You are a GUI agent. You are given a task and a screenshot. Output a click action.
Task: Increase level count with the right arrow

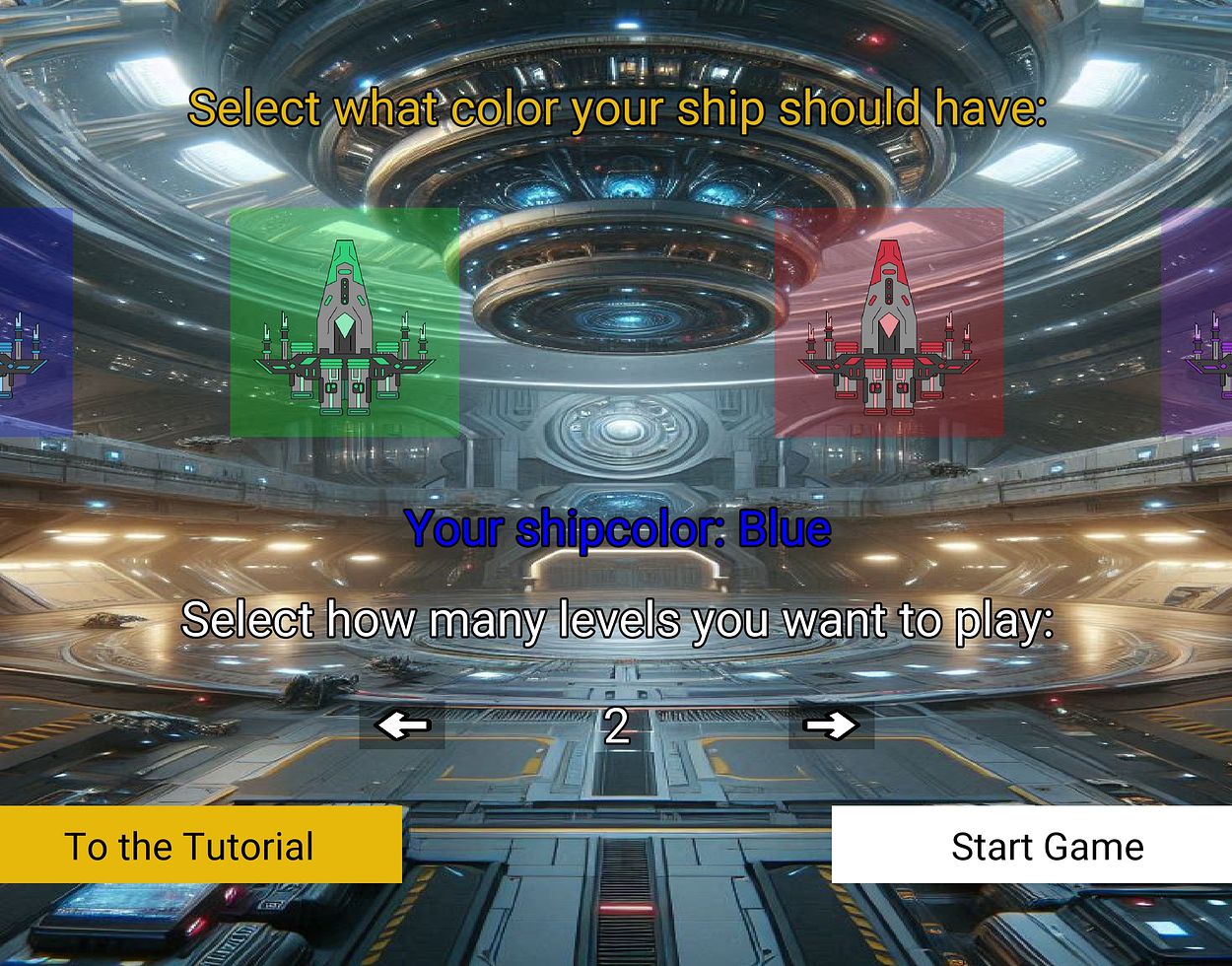pos(831,726)
